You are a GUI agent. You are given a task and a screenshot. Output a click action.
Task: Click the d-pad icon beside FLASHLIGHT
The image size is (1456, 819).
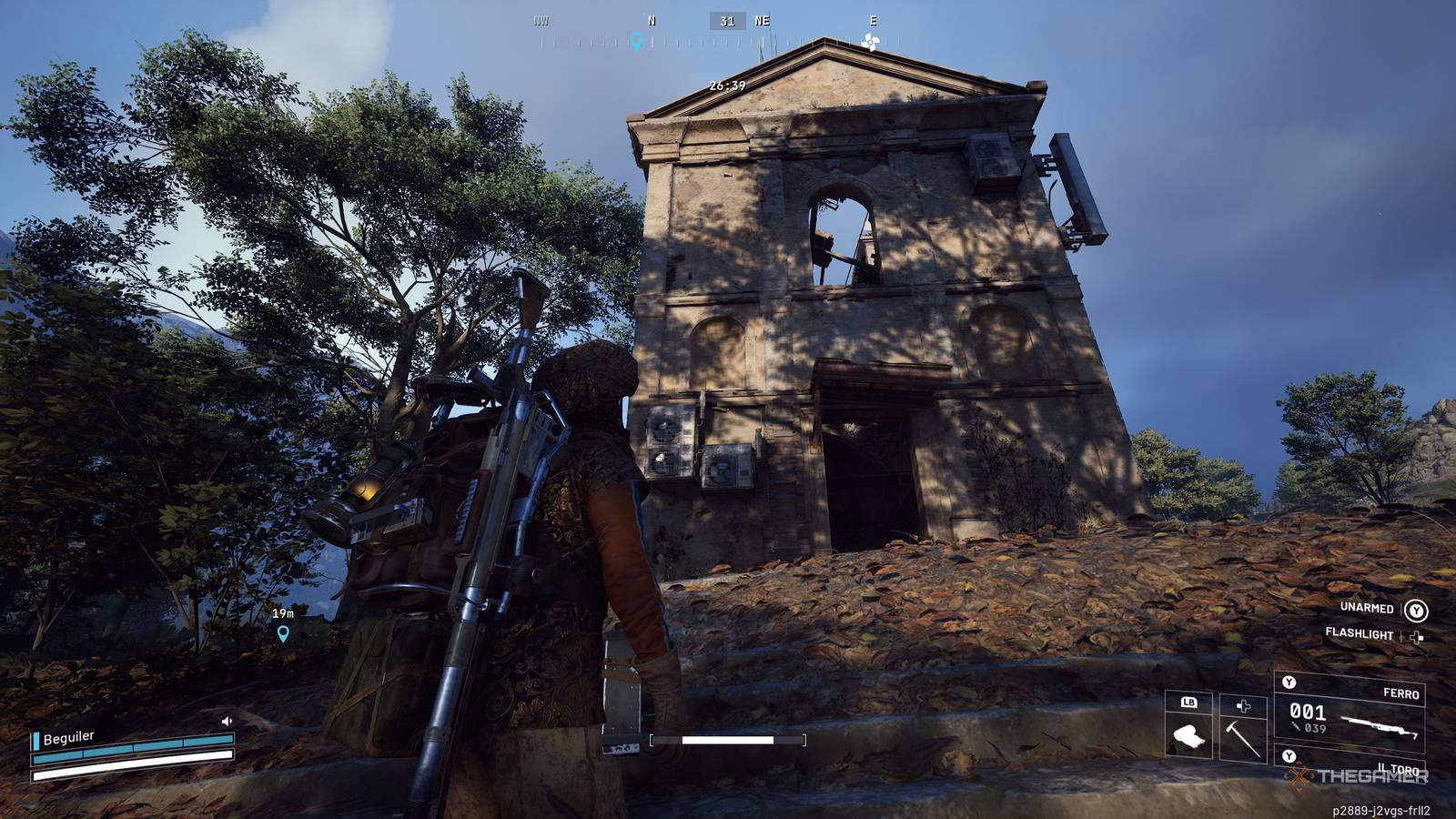pyautogui.click(x=1416, y=637)
